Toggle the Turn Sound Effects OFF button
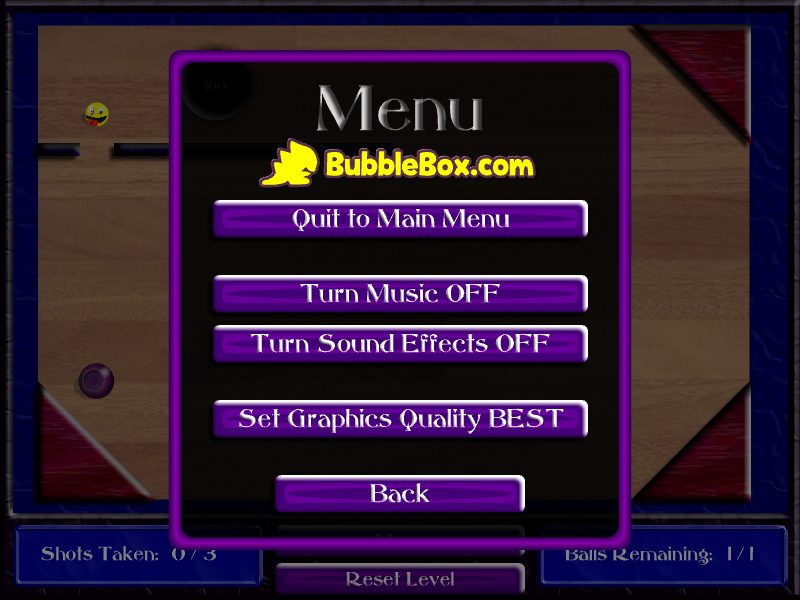Screen dimensions: 800x600 [400, 344]
